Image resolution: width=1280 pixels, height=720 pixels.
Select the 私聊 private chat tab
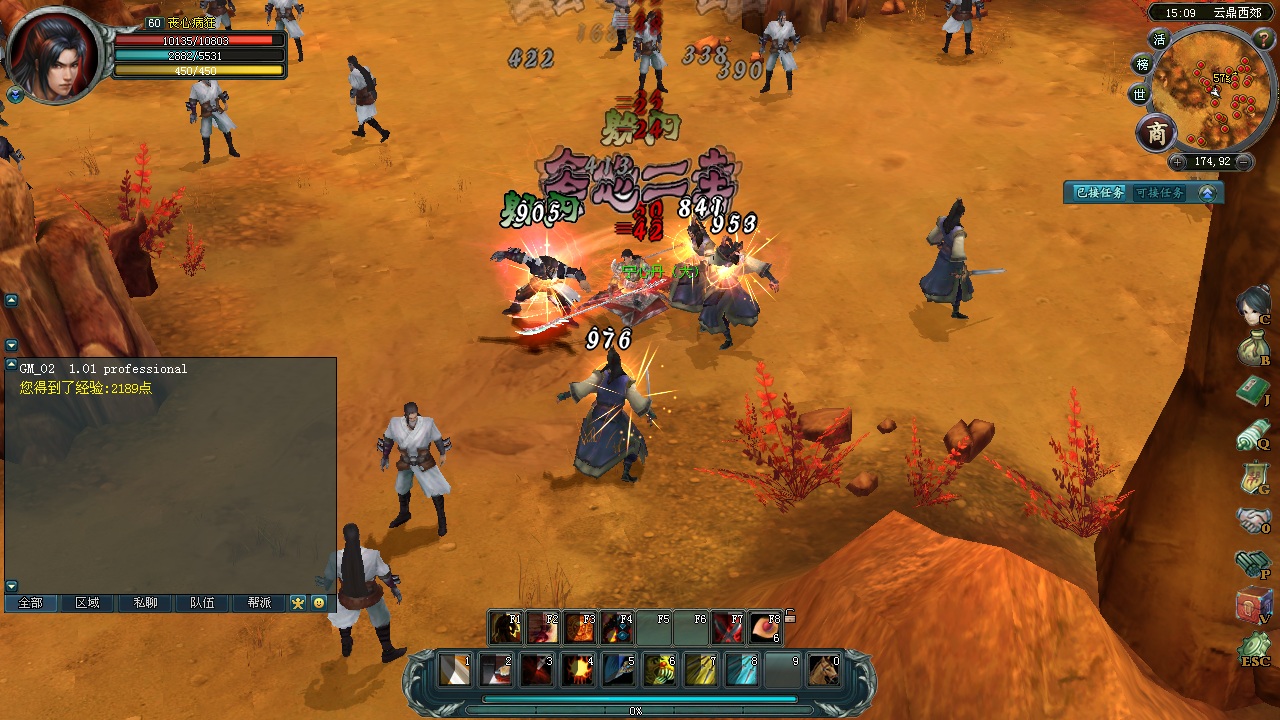coord(145,603)
